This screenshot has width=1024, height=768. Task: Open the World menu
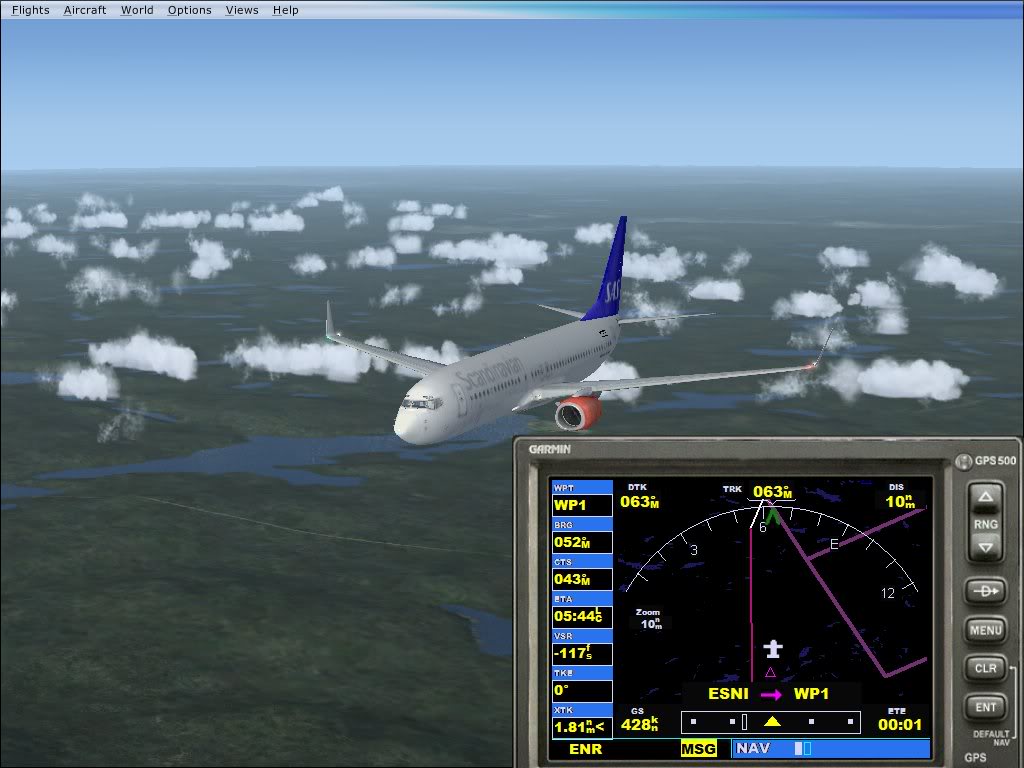coord(137,10)
